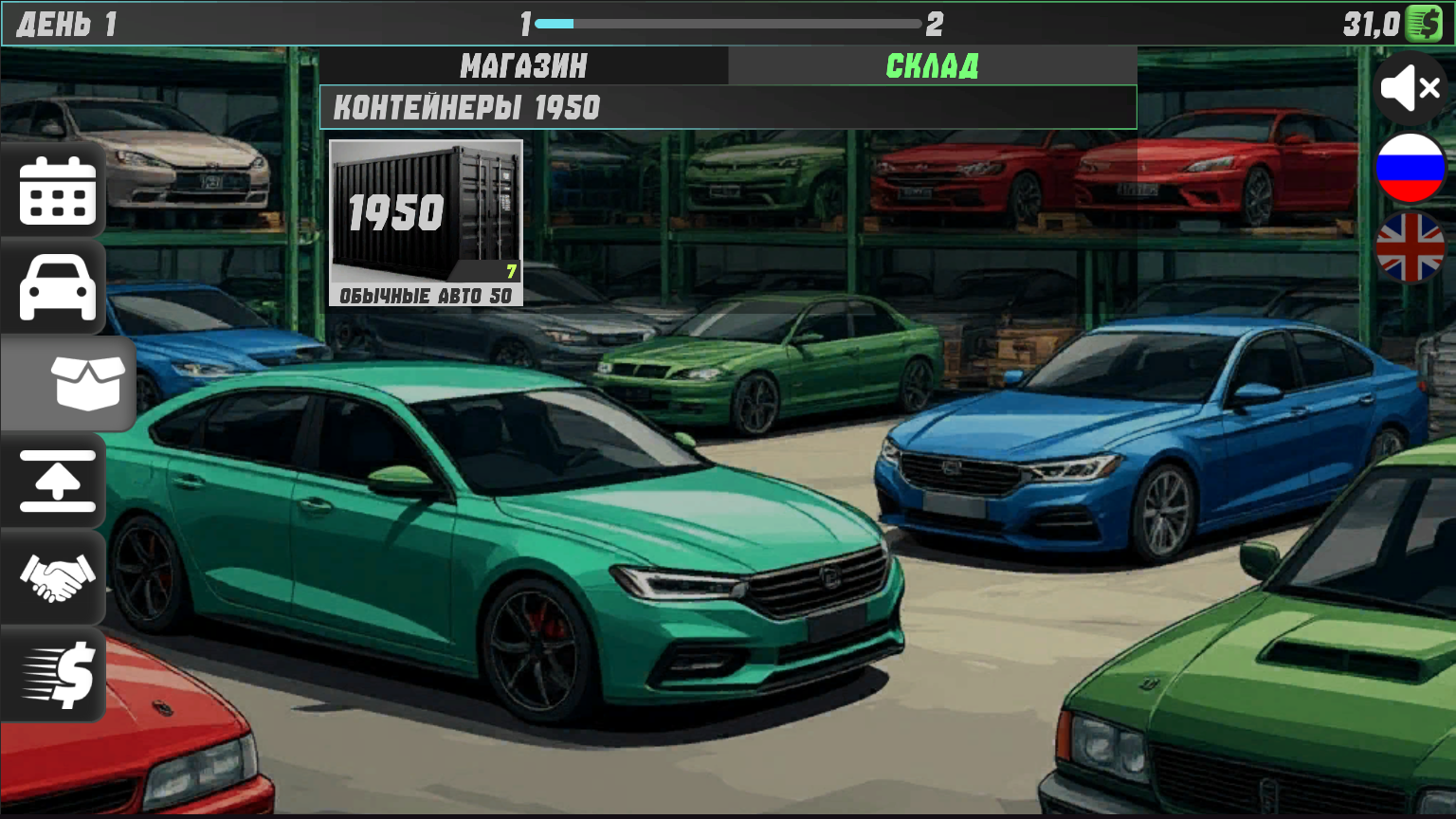
Task: Expand the ОБЫЧНЫЕ АВТО 50 listing
Action: 427,295
